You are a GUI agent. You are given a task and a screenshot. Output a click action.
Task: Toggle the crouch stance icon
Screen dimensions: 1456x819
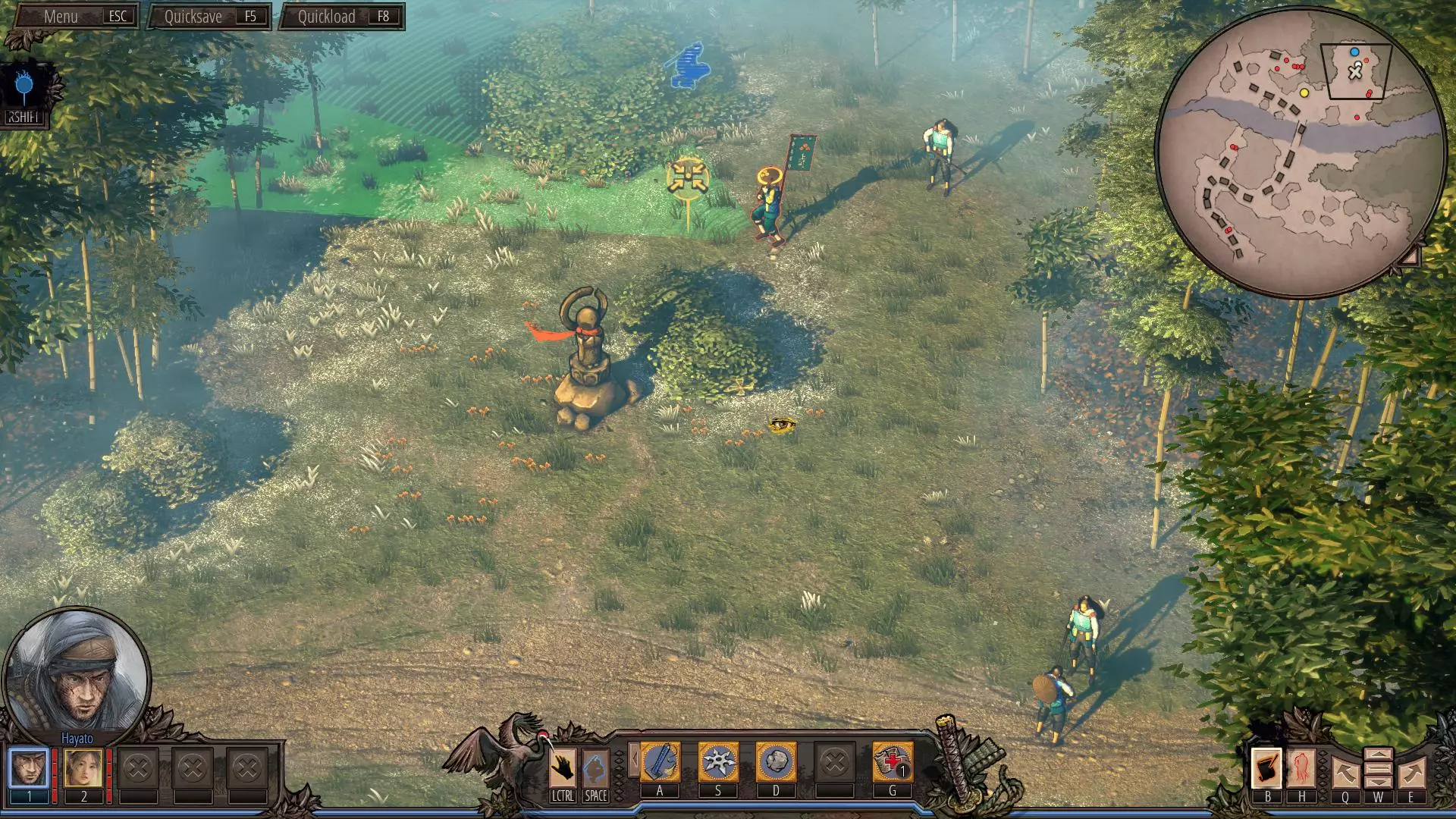(x=595, y=767)
